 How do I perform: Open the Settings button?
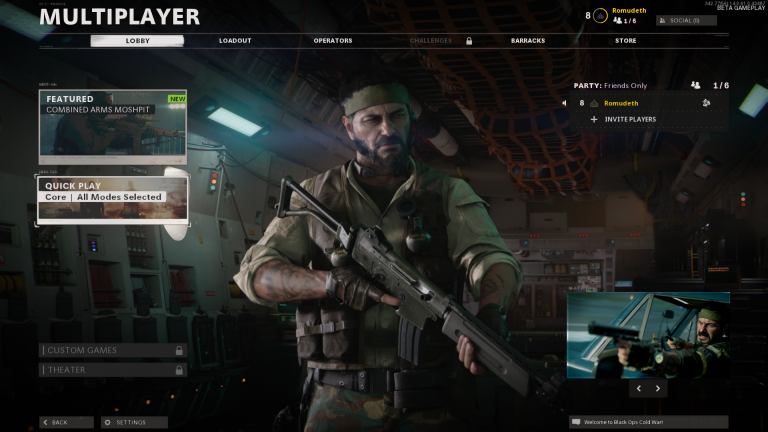[x=134, y=422]
